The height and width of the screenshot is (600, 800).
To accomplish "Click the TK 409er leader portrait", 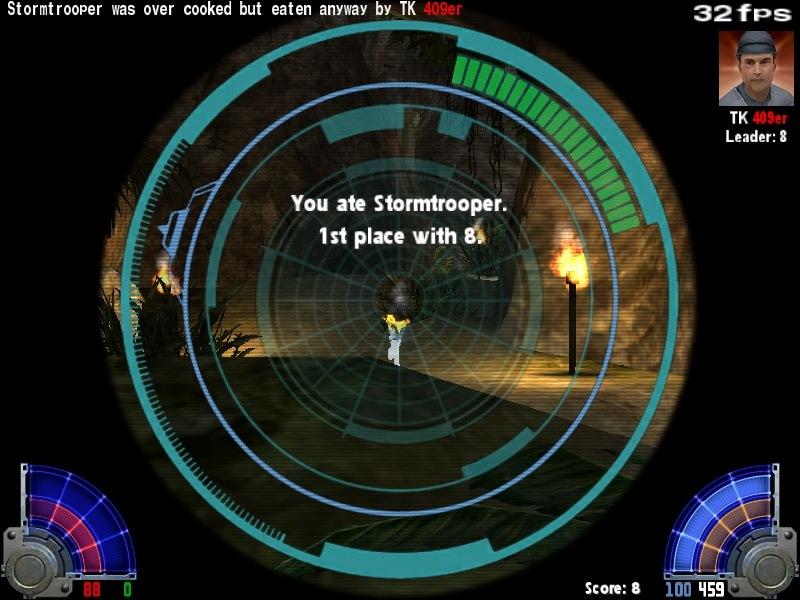I will (x=755, y=68).
